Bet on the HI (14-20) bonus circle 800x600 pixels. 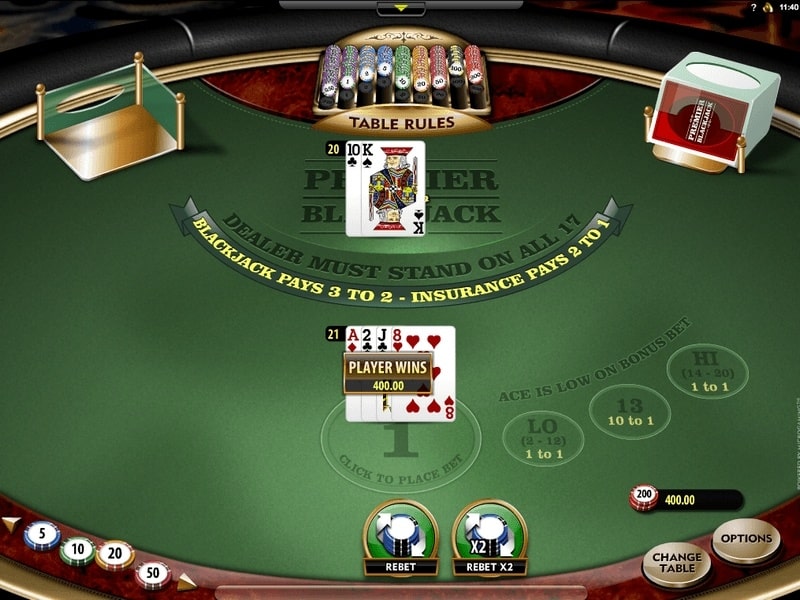[x=709, y=372]
